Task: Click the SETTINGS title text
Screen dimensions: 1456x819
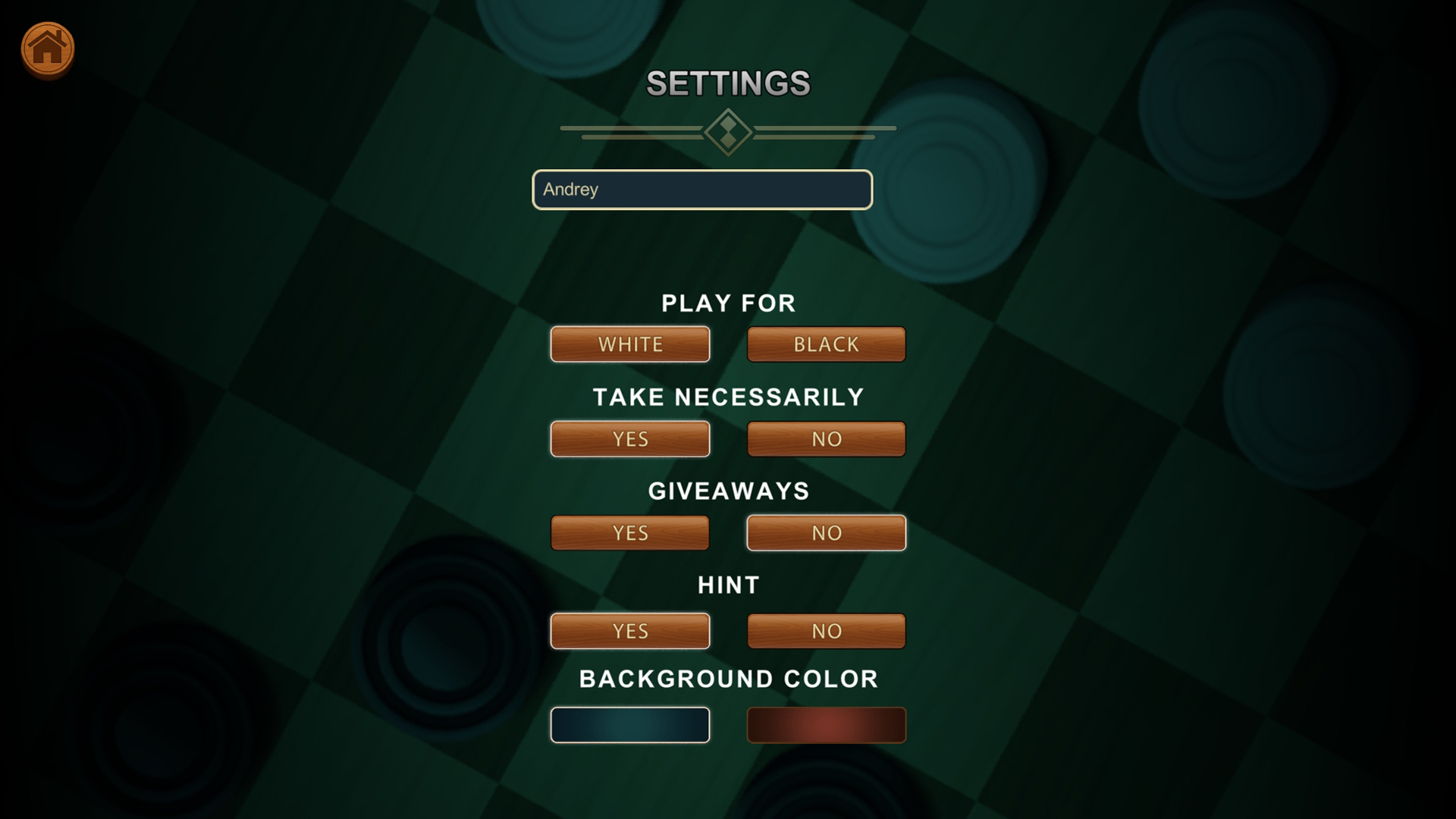Action: coord(728,82)
